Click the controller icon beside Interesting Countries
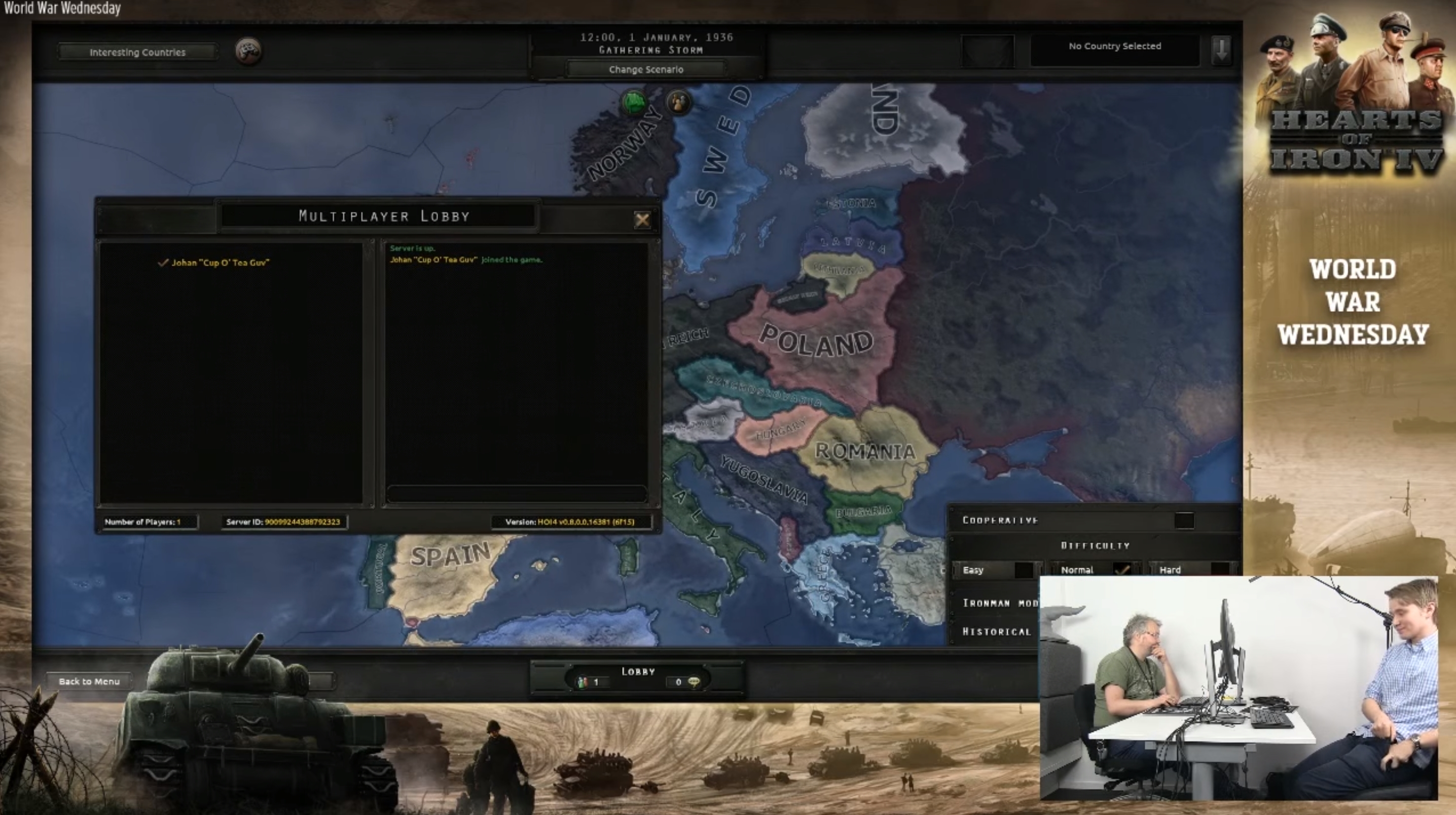Screen dimensions: 1456x815 (247, 50)
